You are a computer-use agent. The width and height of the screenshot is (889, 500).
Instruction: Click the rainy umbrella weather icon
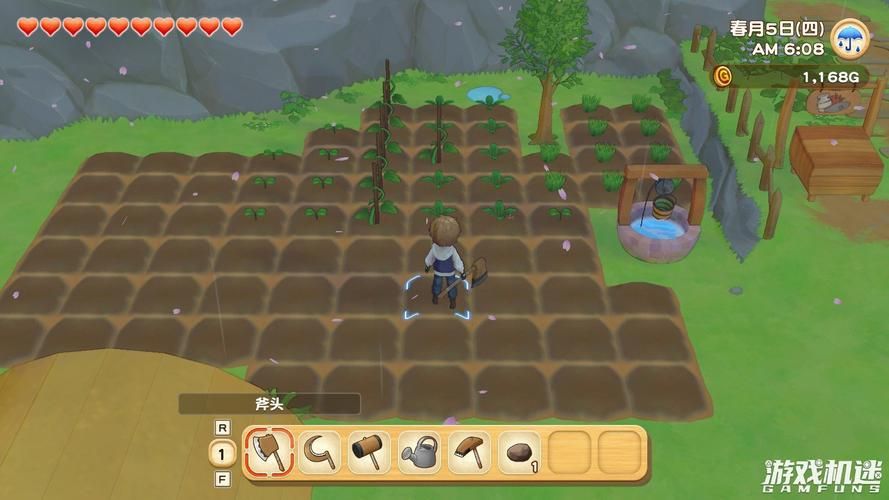tap(849, 40)
